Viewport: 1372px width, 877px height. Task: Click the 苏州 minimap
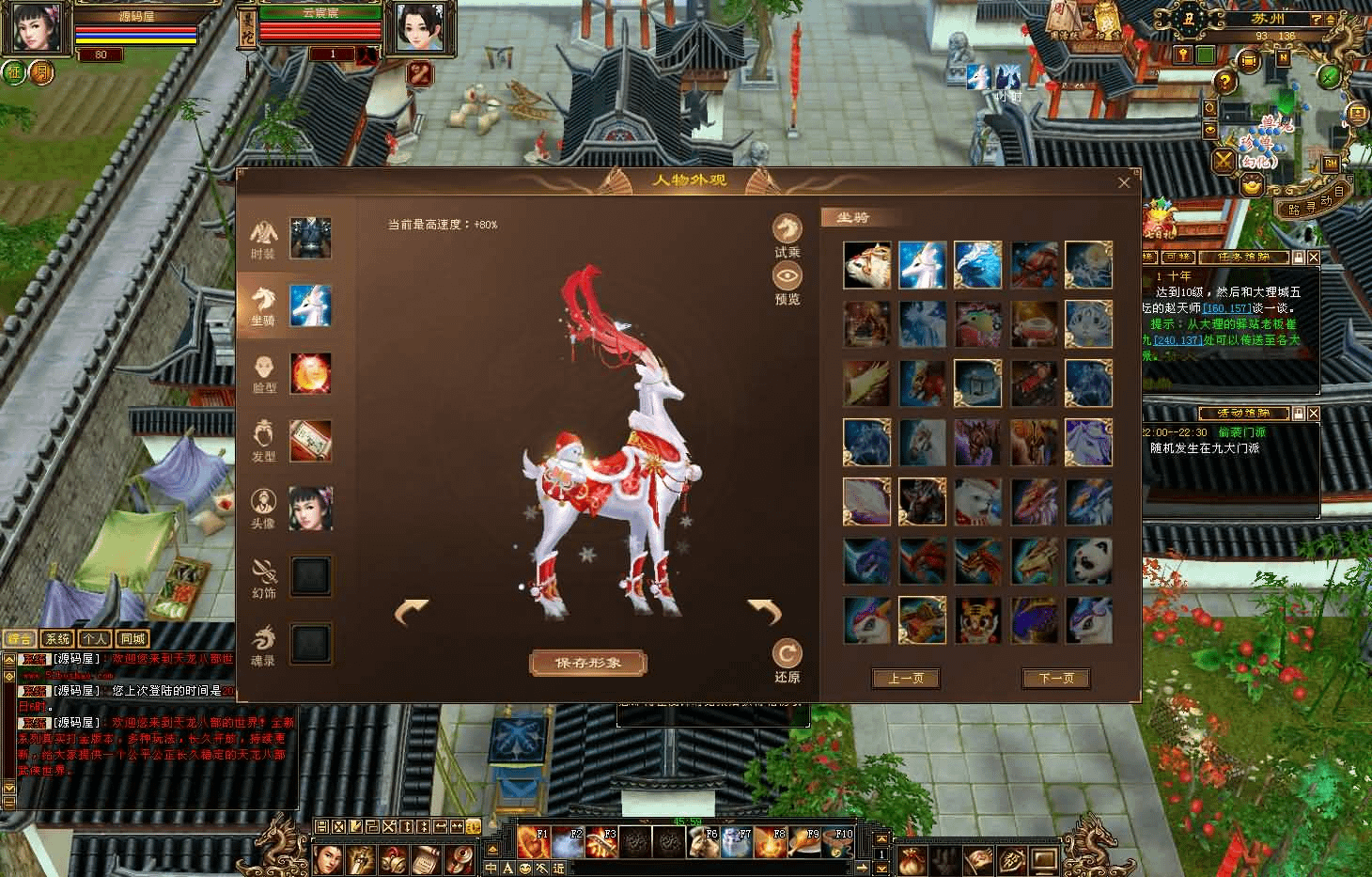(1281, 103)
